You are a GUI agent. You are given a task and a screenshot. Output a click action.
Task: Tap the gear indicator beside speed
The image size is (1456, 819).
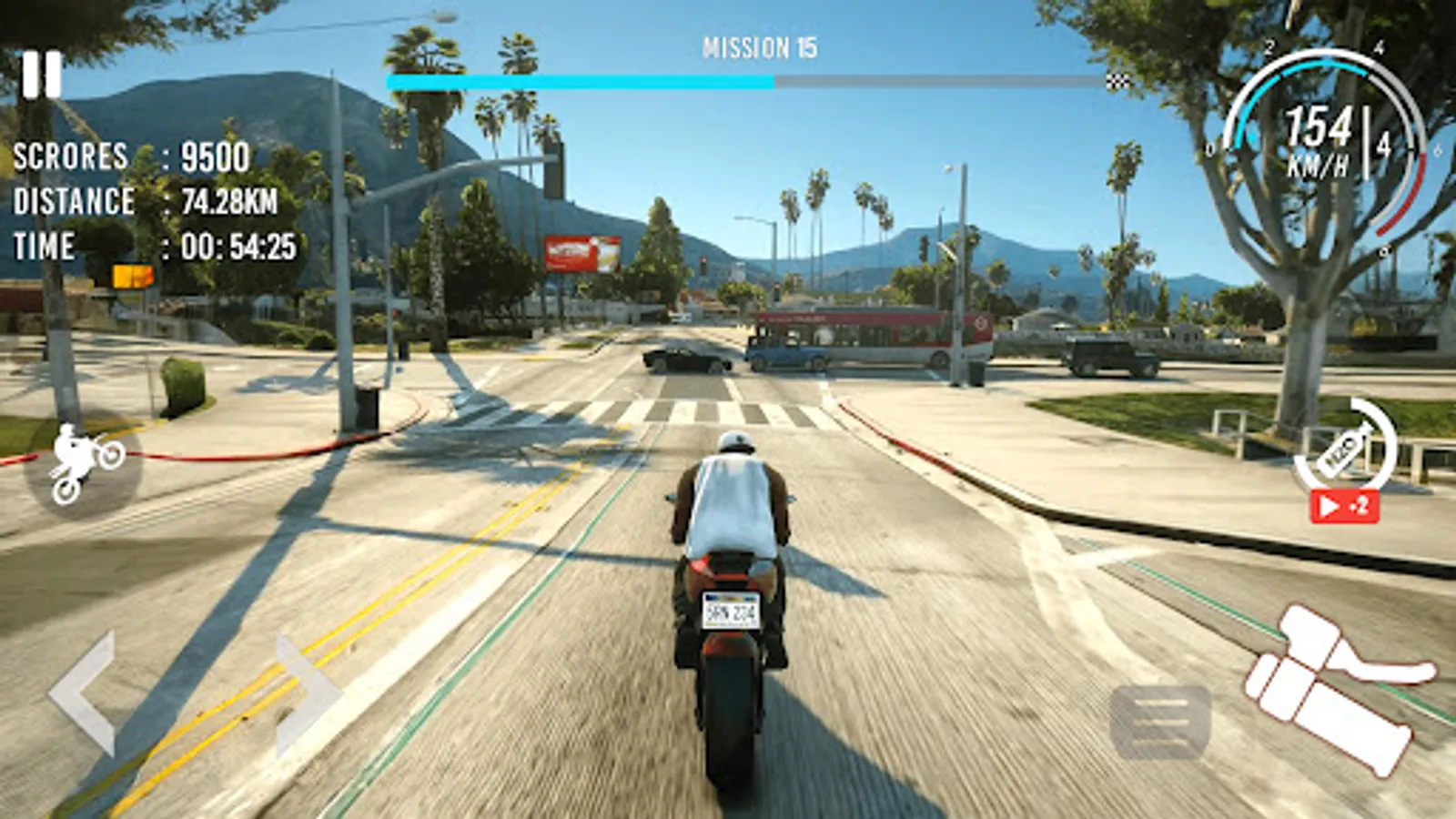coord(1381,146)
